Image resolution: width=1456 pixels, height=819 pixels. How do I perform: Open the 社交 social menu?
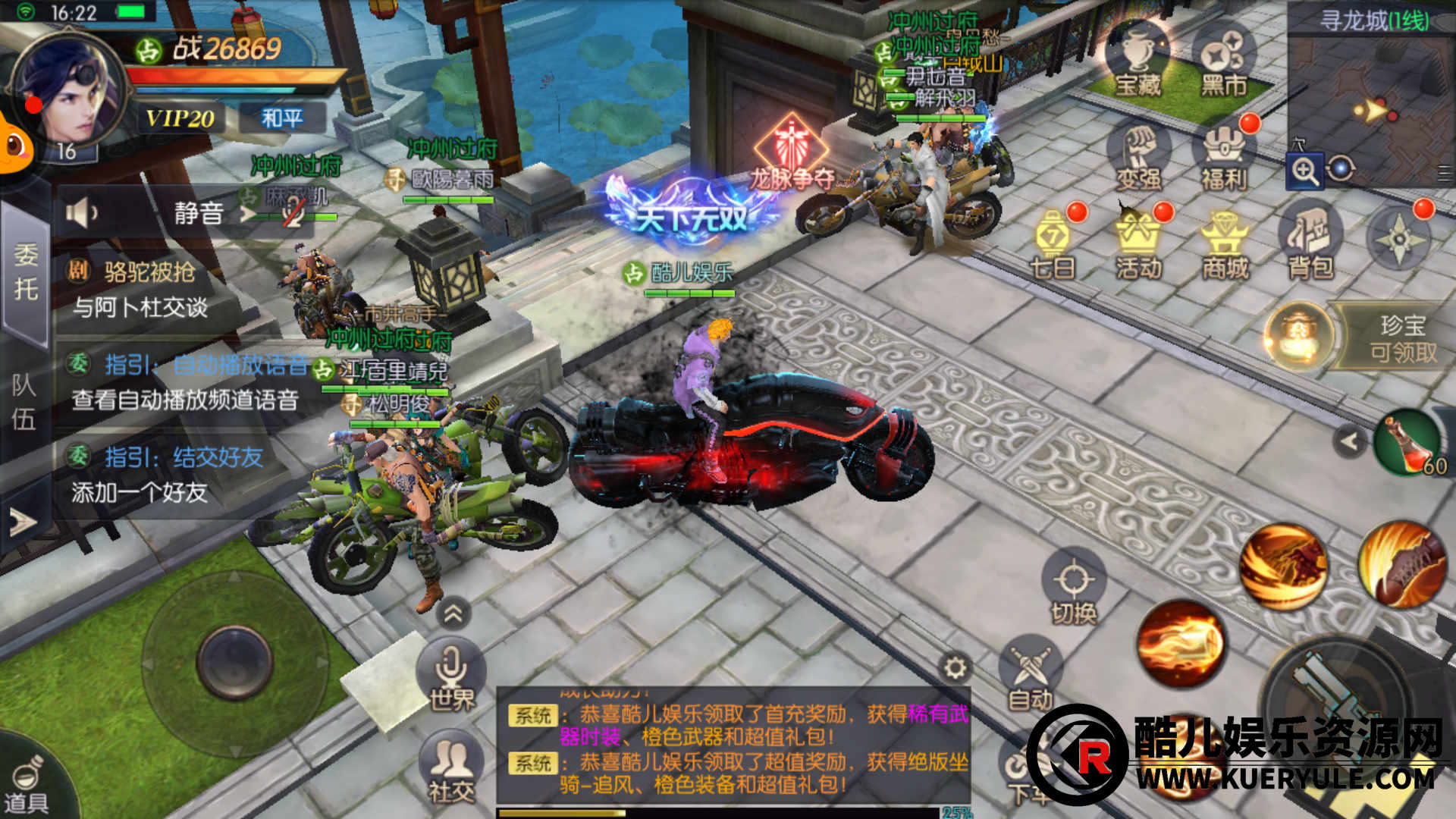pos(452,767)
